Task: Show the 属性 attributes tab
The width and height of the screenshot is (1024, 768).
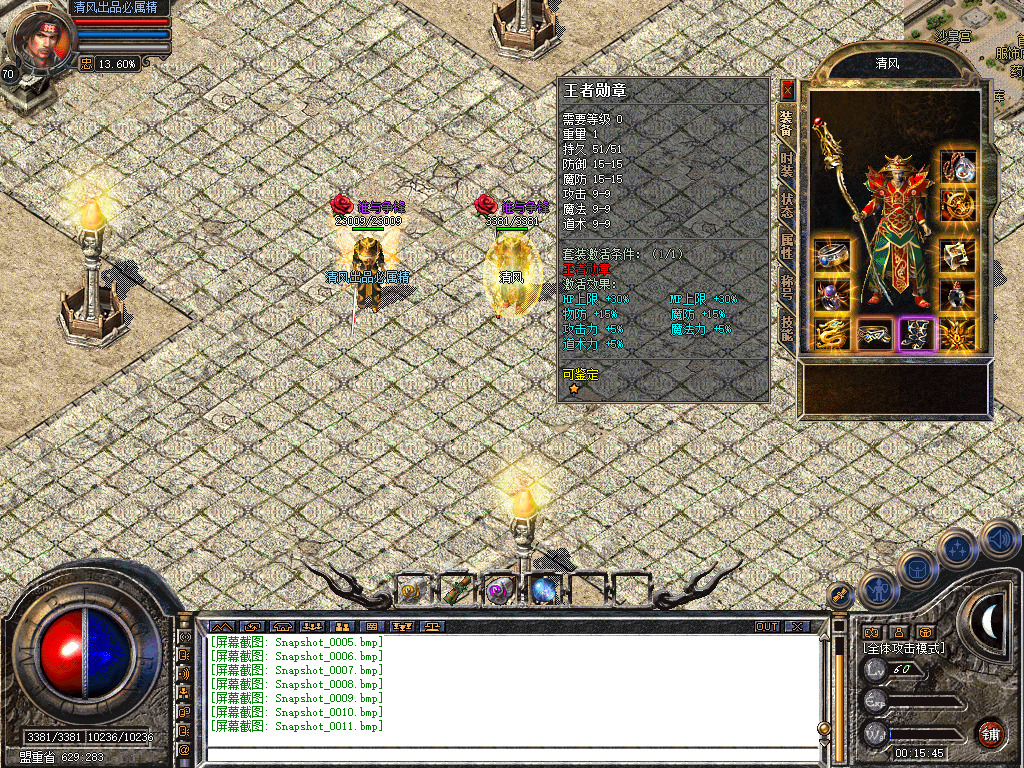Action: tap(787, 243)
